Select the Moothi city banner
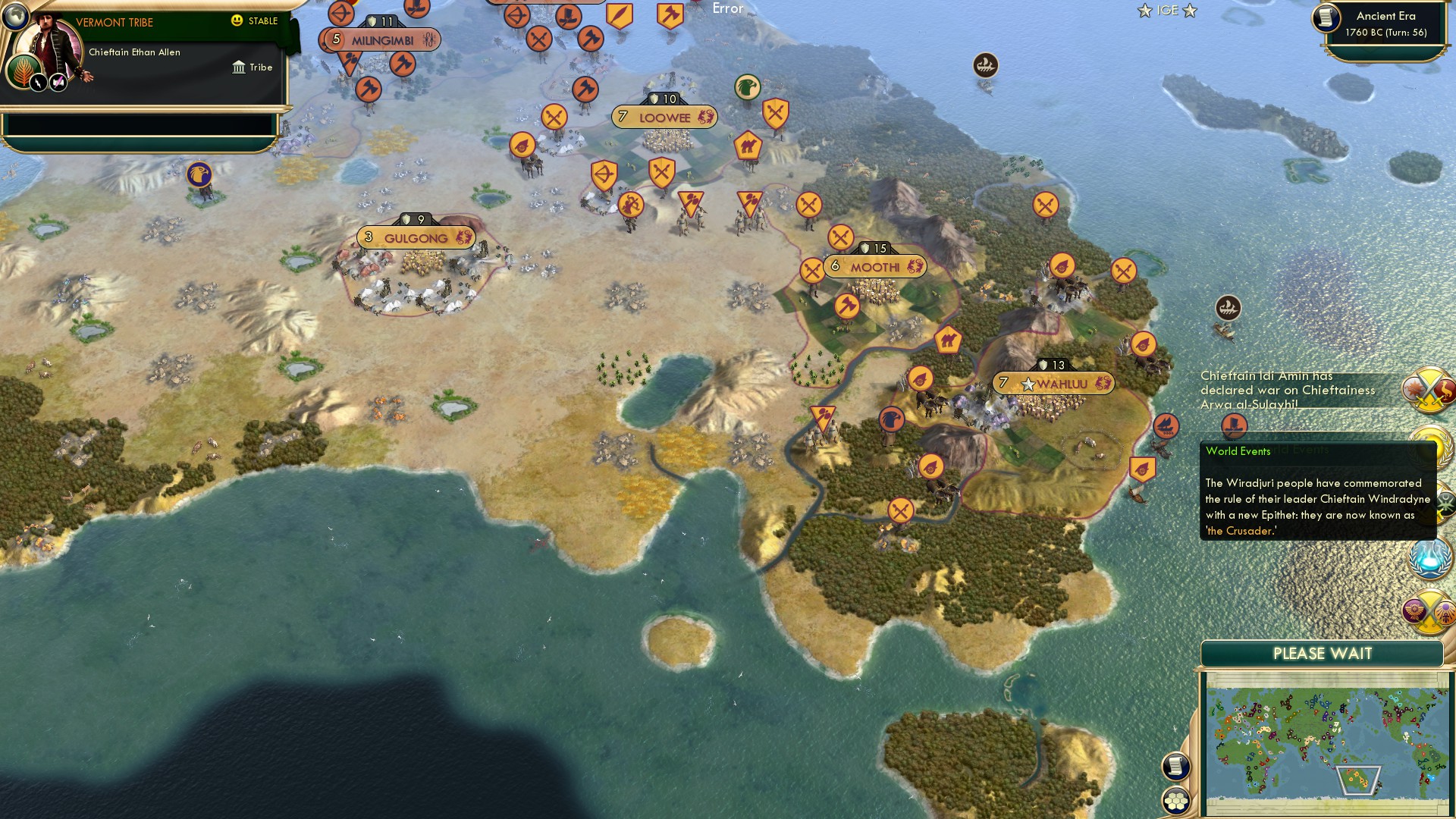 [x=874, y=265]
